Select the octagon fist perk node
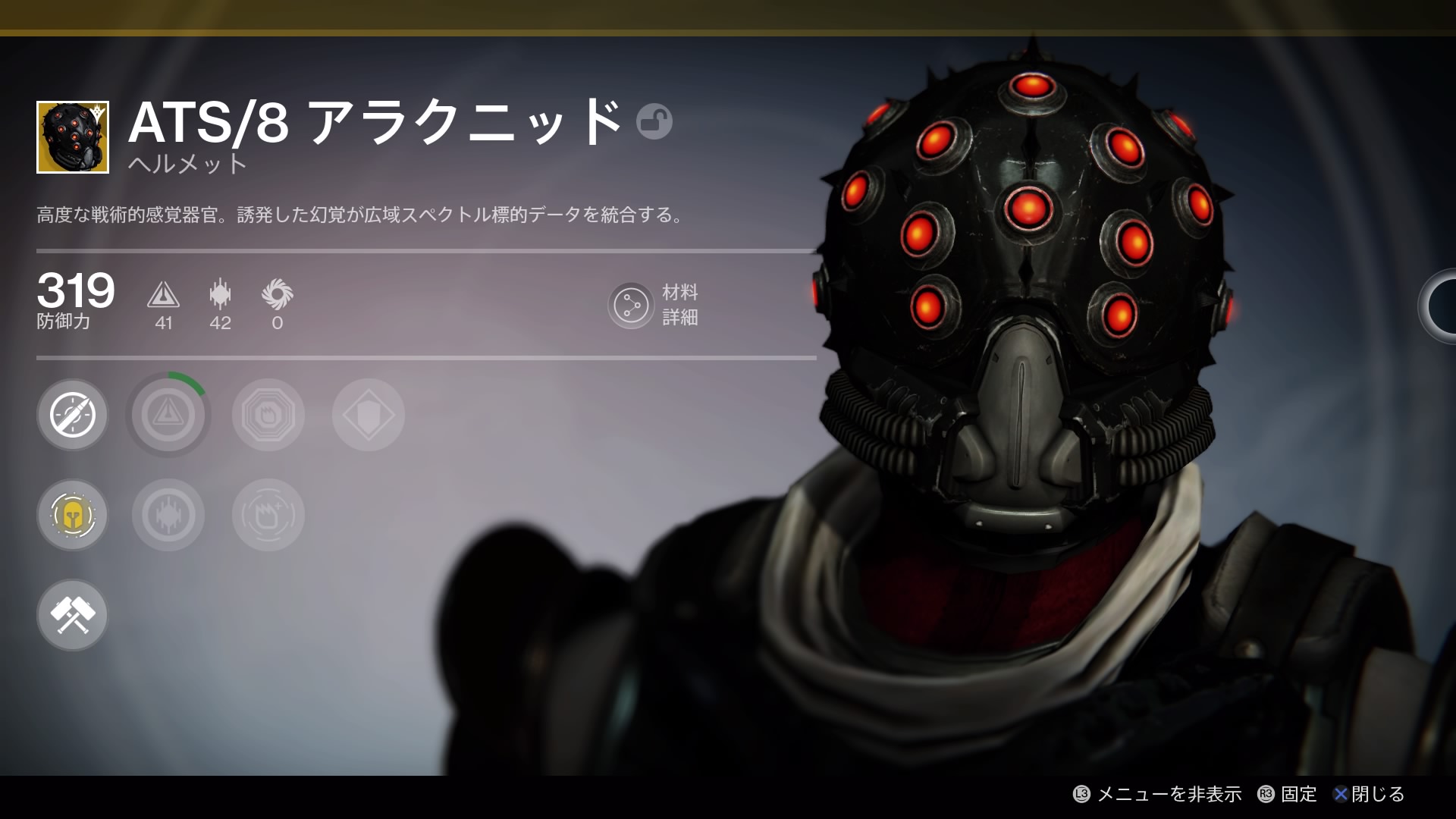The height and width of the screenshot is (819, 1456). coord(268,415)
